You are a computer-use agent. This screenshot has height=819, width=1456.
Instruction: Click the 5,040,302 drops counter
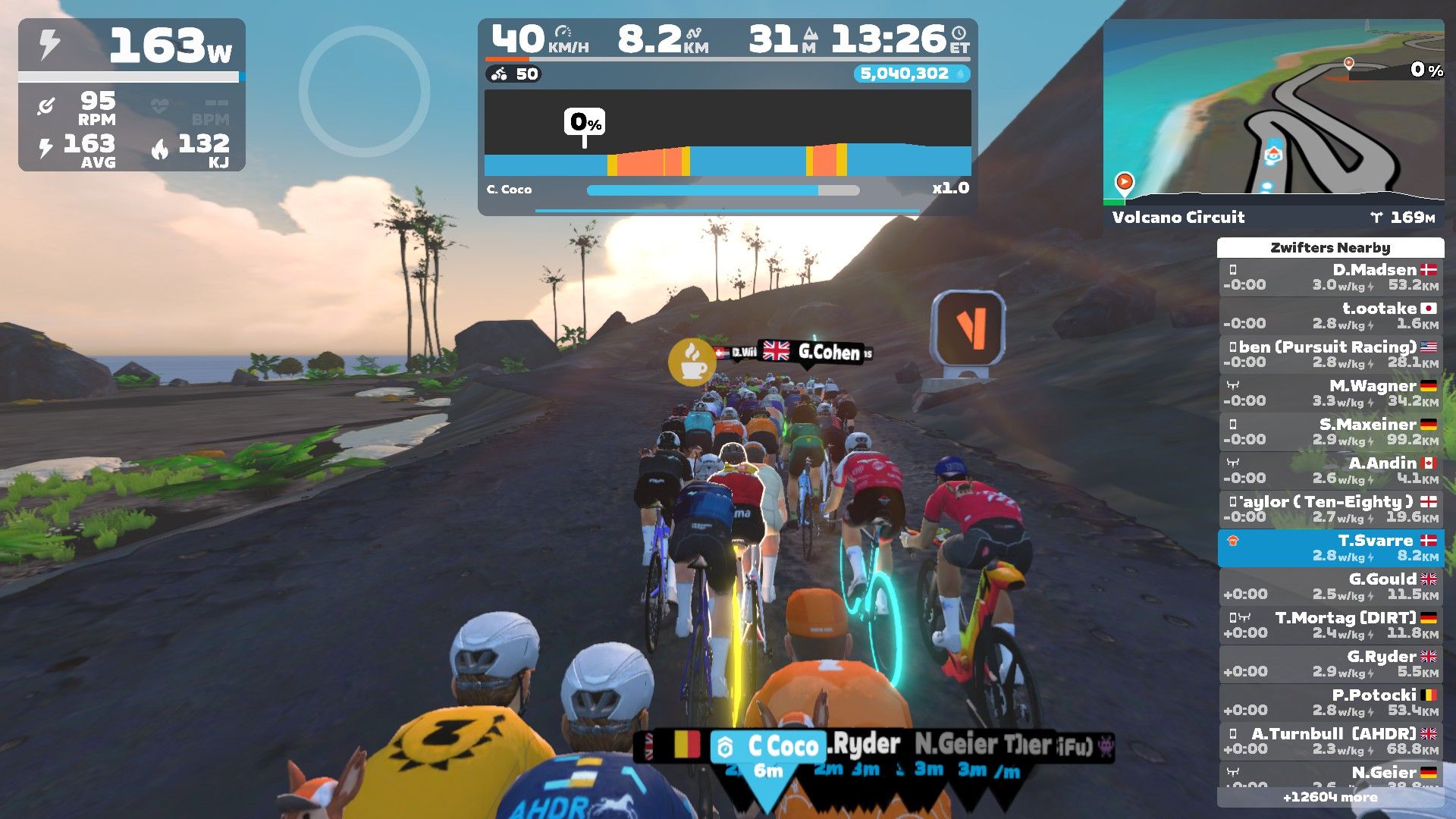tap(911, 74)
